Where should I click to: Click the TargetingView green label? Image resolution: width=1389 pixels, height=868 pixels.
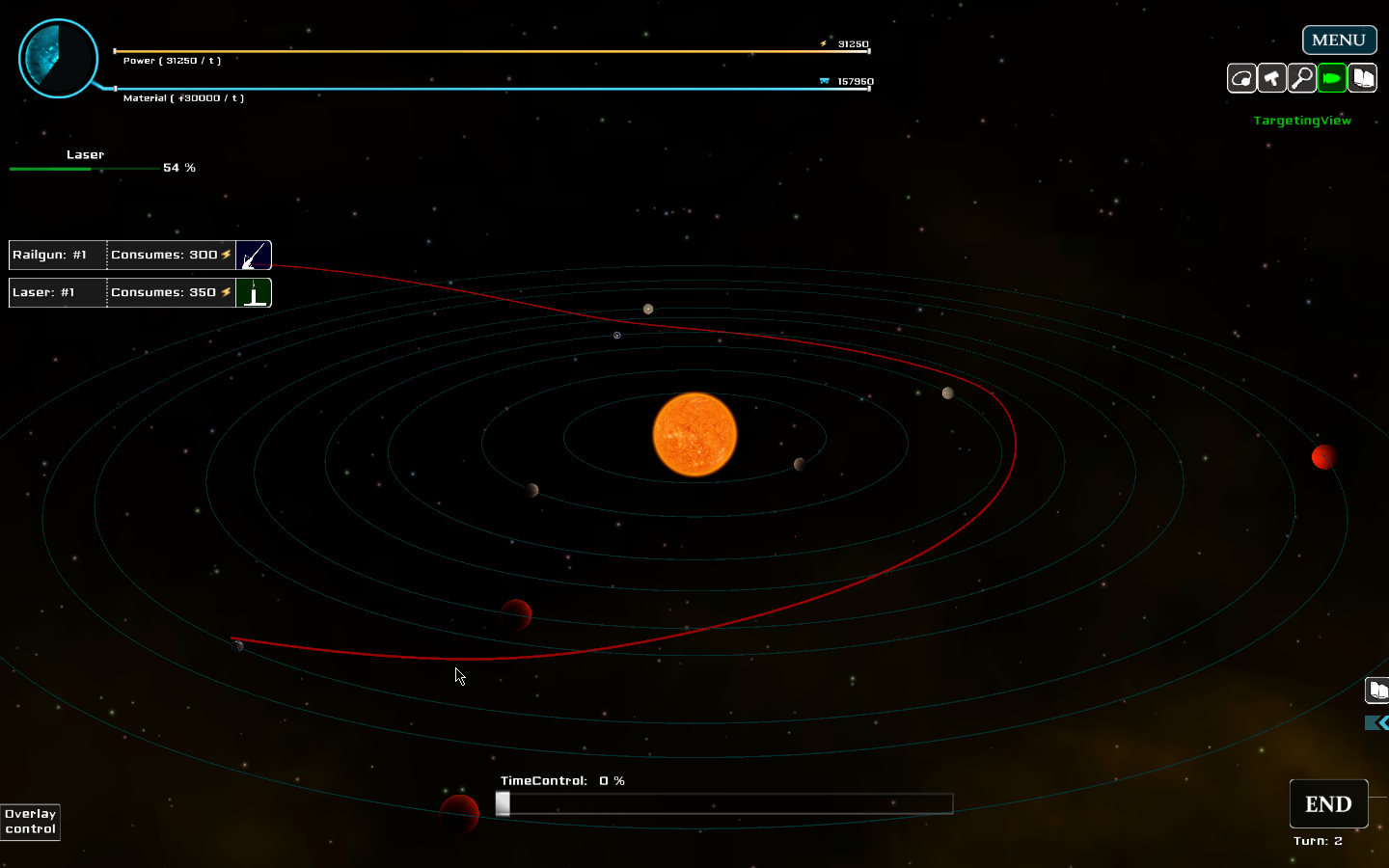1302,121
